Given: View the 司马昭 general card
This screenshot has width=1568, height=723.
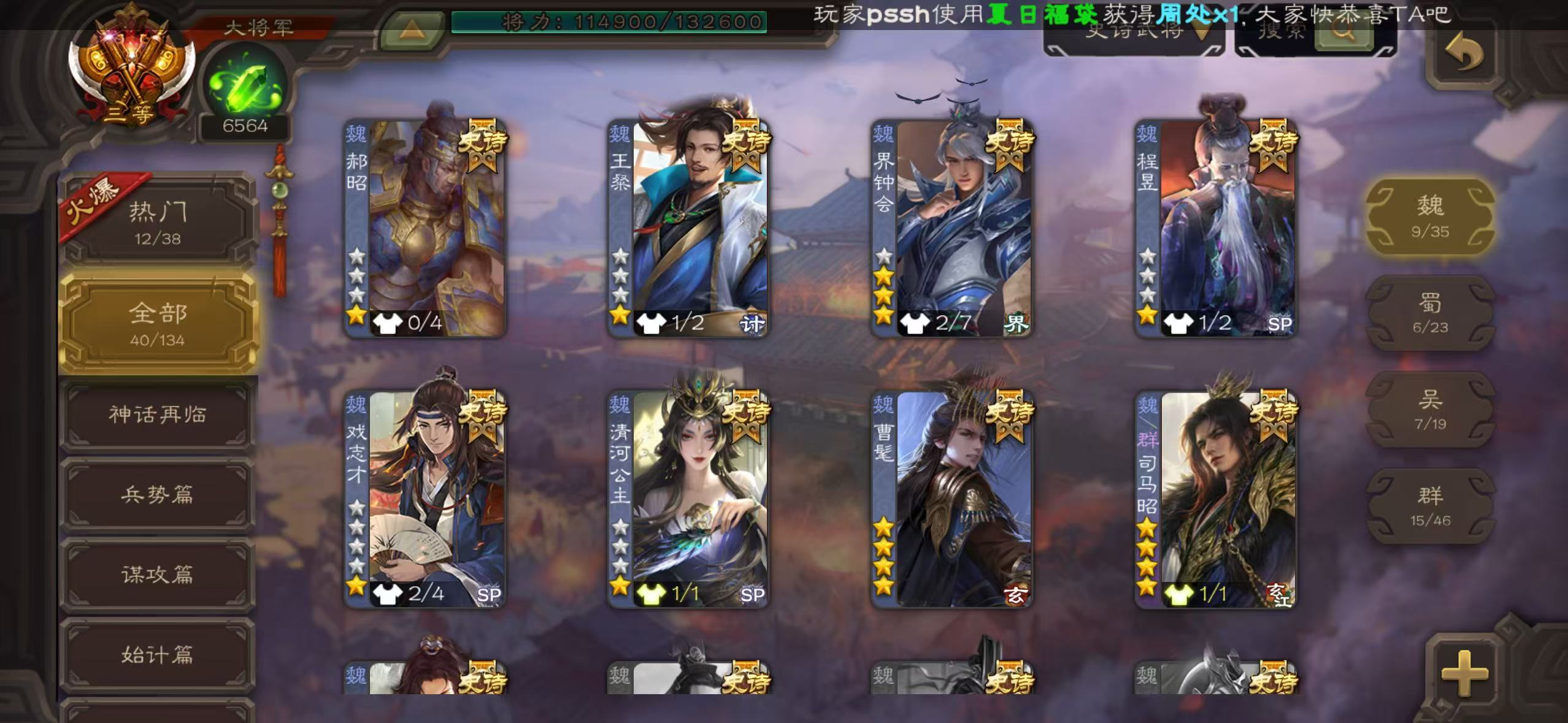Looking at the screenshot, I should 1216,499.
